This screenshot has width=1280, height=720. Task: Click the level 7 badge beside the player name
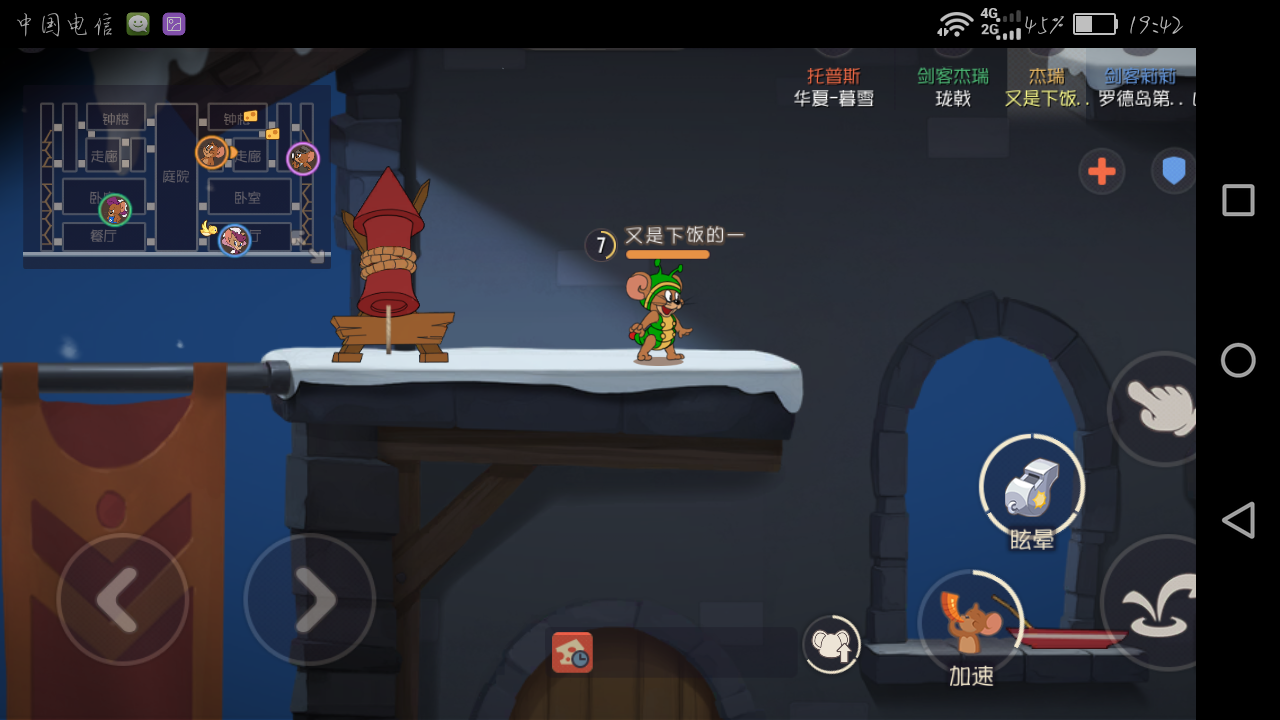(x=599, y=243)
